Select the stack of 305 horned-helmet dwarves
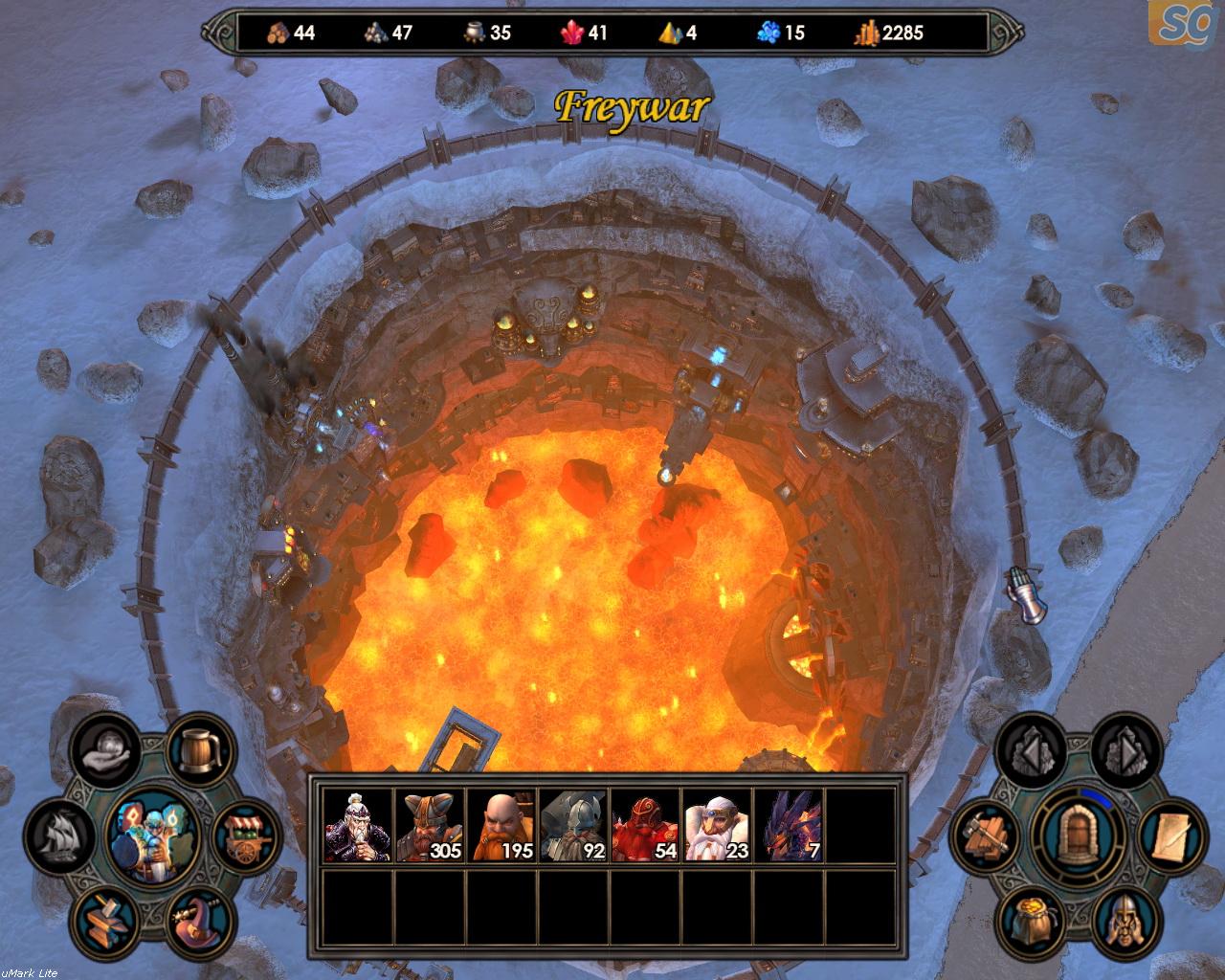The width and height of the screenshot is (1225, 980). (x=430, y=824)
